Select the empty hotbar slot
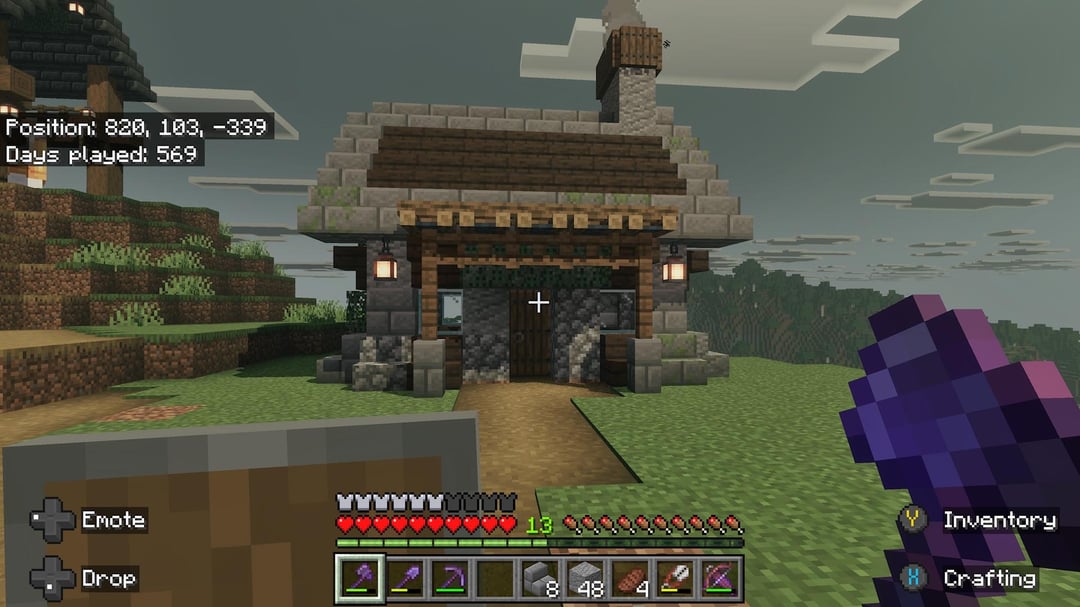1080x607 pixels. tap(494, 579)
